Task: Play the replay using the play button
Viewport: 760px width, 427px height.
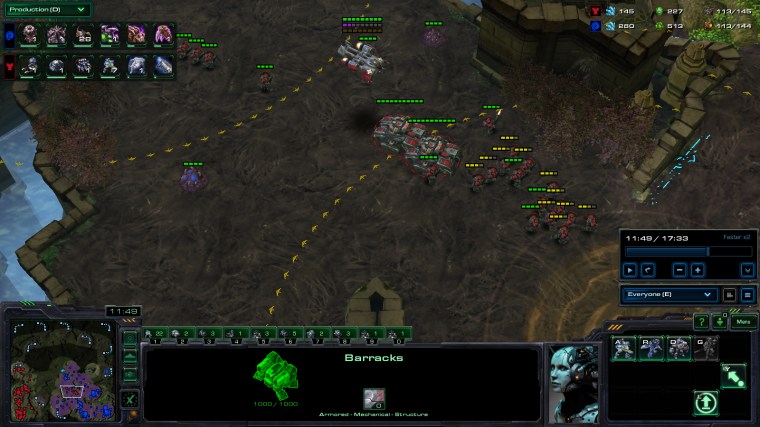Action: click(630, 270)
